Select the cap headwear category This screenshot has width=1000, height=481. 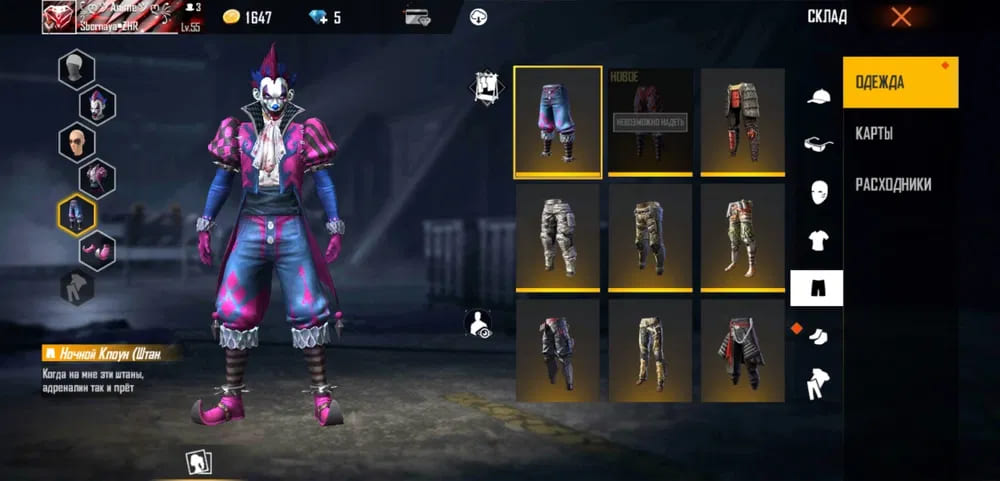pyautogui.click(x=817, y=96)
